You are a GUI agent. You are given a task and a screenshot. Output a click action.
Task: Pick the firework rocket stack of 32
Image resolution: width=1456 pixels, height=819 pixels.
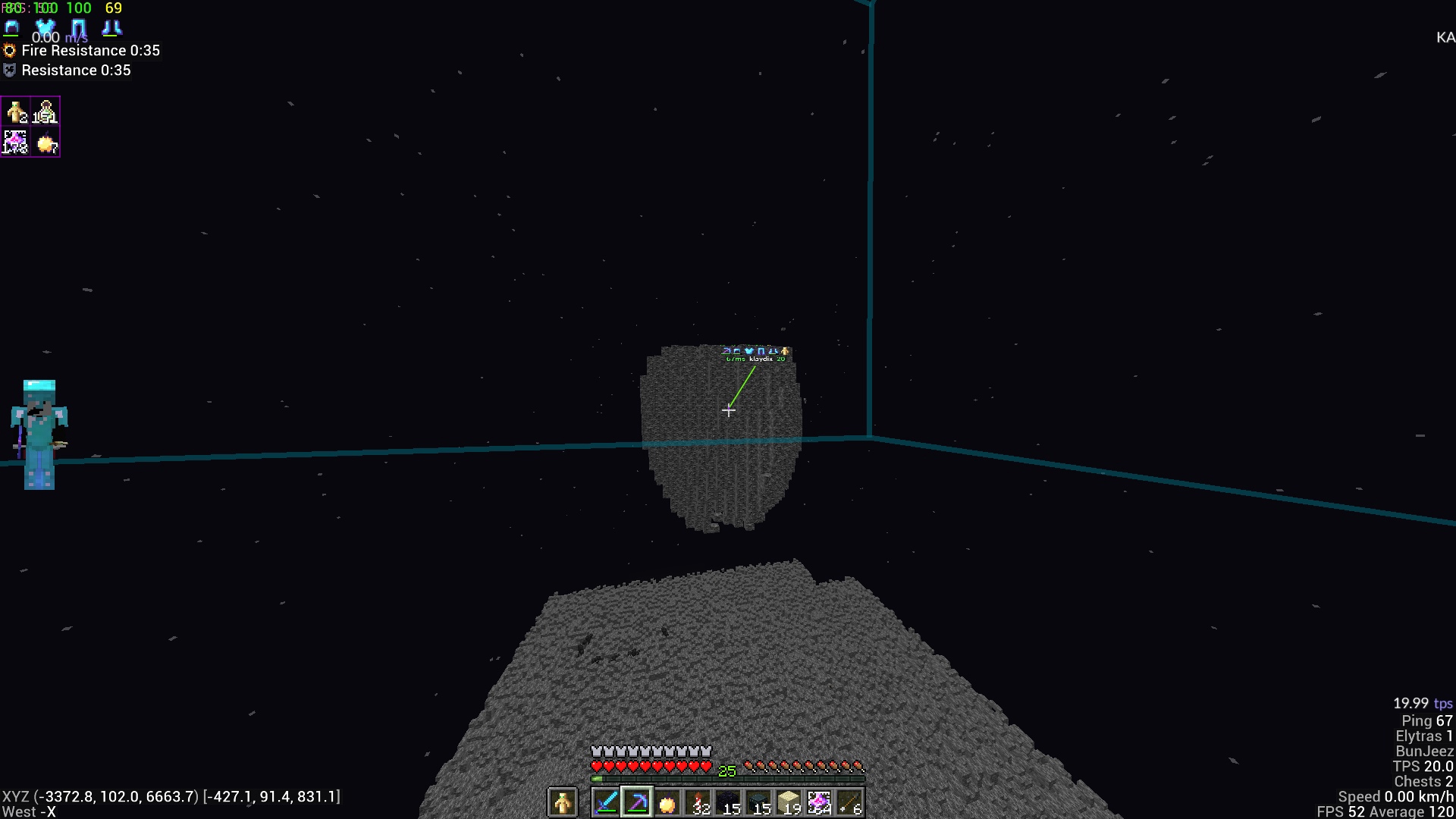click(698, 802)
